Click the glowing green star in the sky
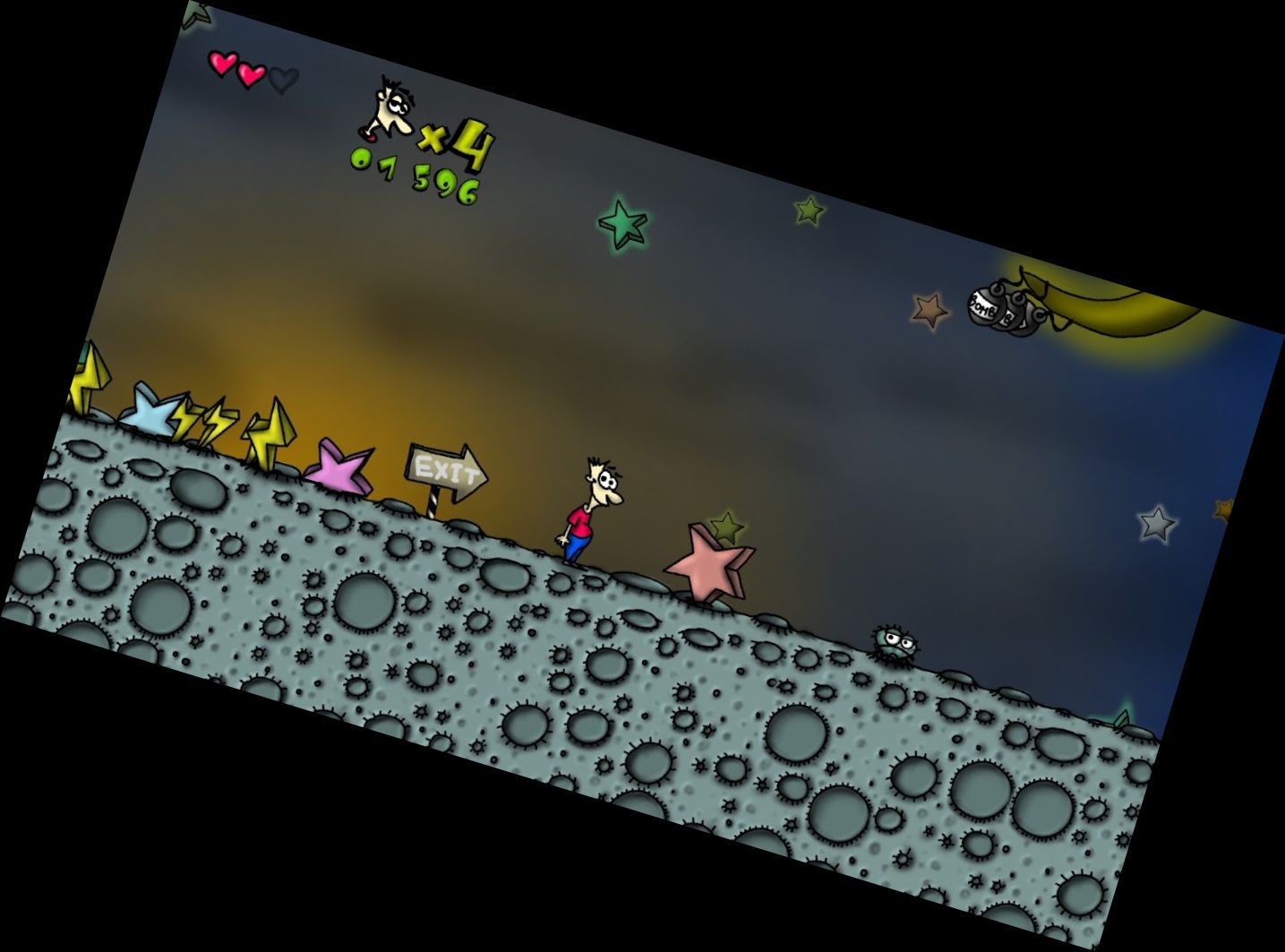Viewport: 1285px width, 952px height. click(x=624, y=226)
